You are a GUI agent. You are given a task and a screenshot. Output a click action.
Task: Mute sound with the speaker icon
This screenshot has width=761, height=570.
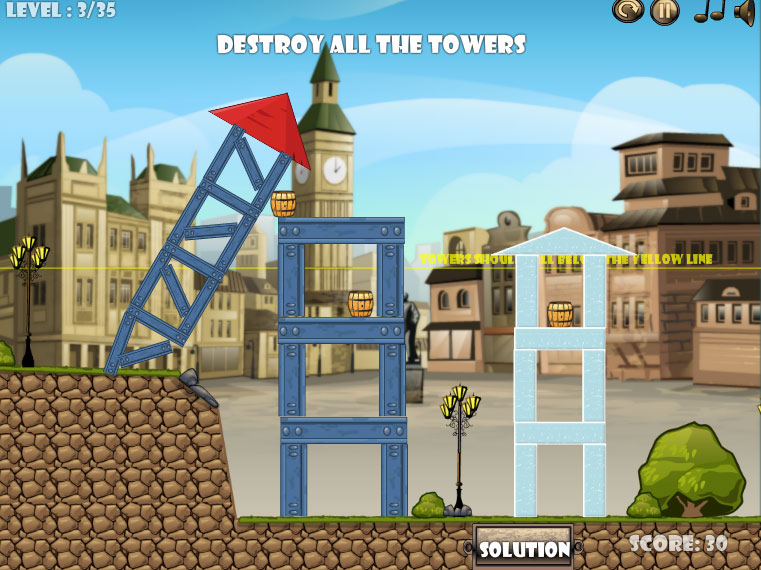pyautogui.click(x=744, y=11)
